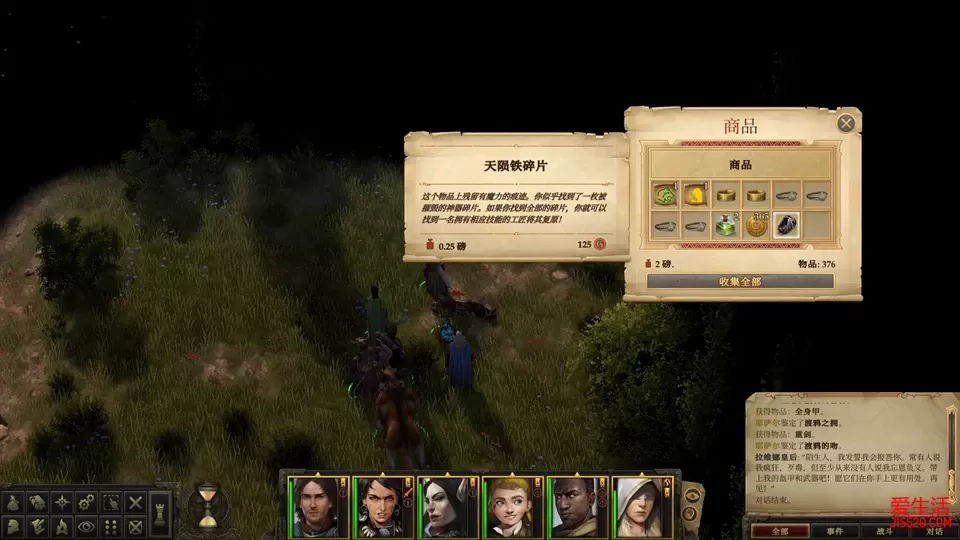Switch log to the 事件 tab
This screenshot has width=960, height=540.
835,531
